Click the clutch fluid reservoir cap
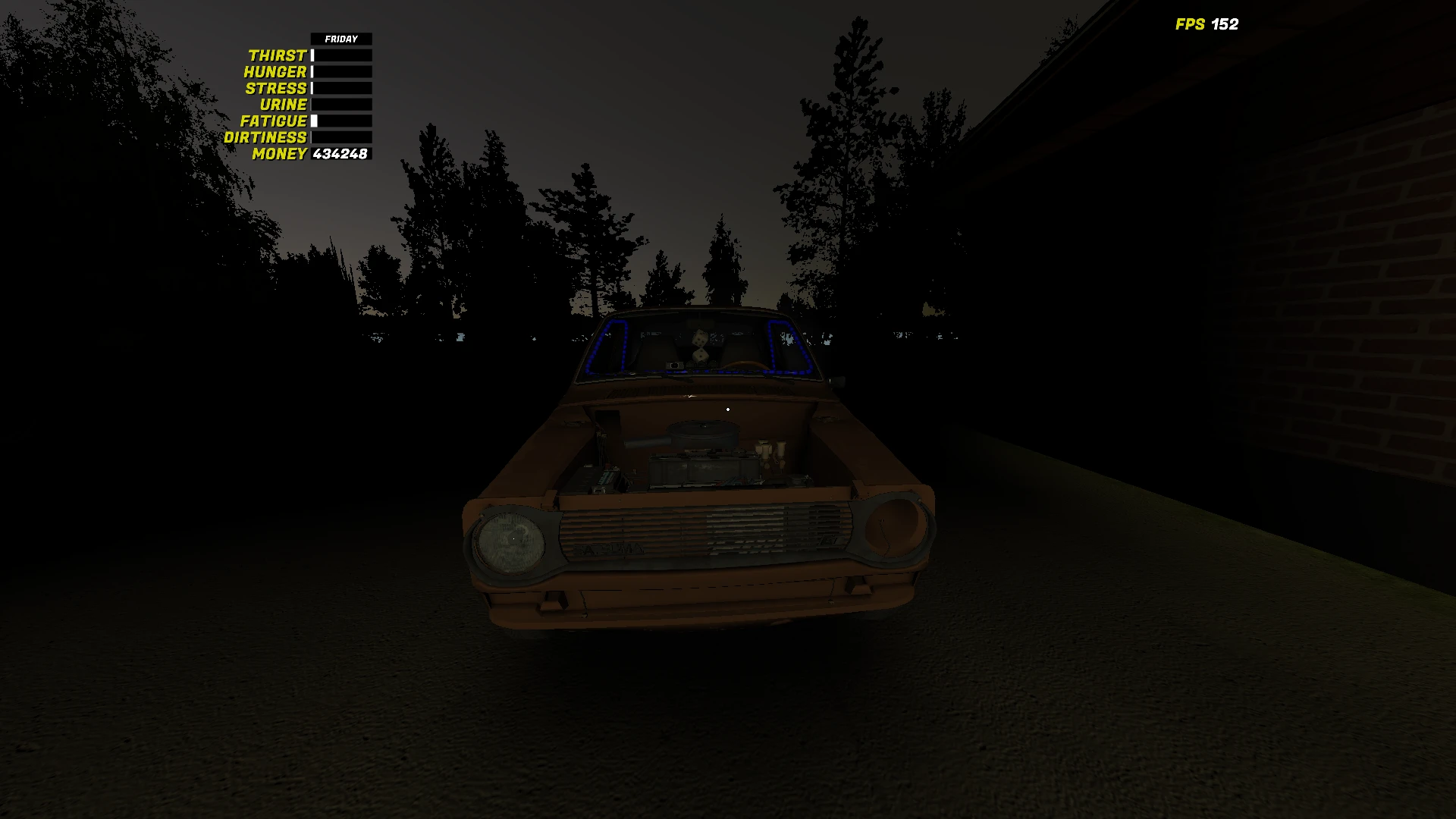1456x819 pixels. pos(783,444)
